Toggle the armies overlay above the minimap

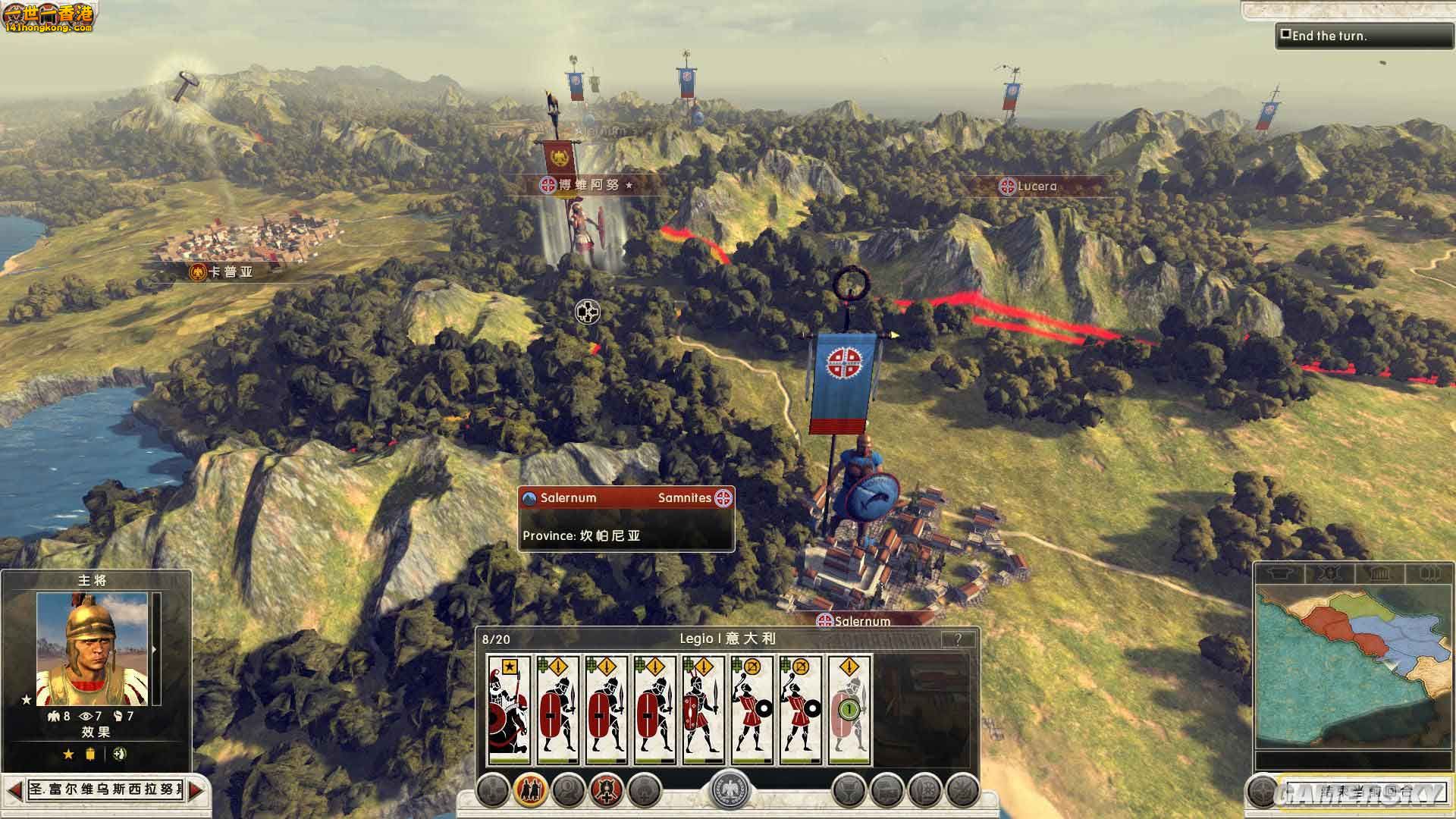point(1331,573)
